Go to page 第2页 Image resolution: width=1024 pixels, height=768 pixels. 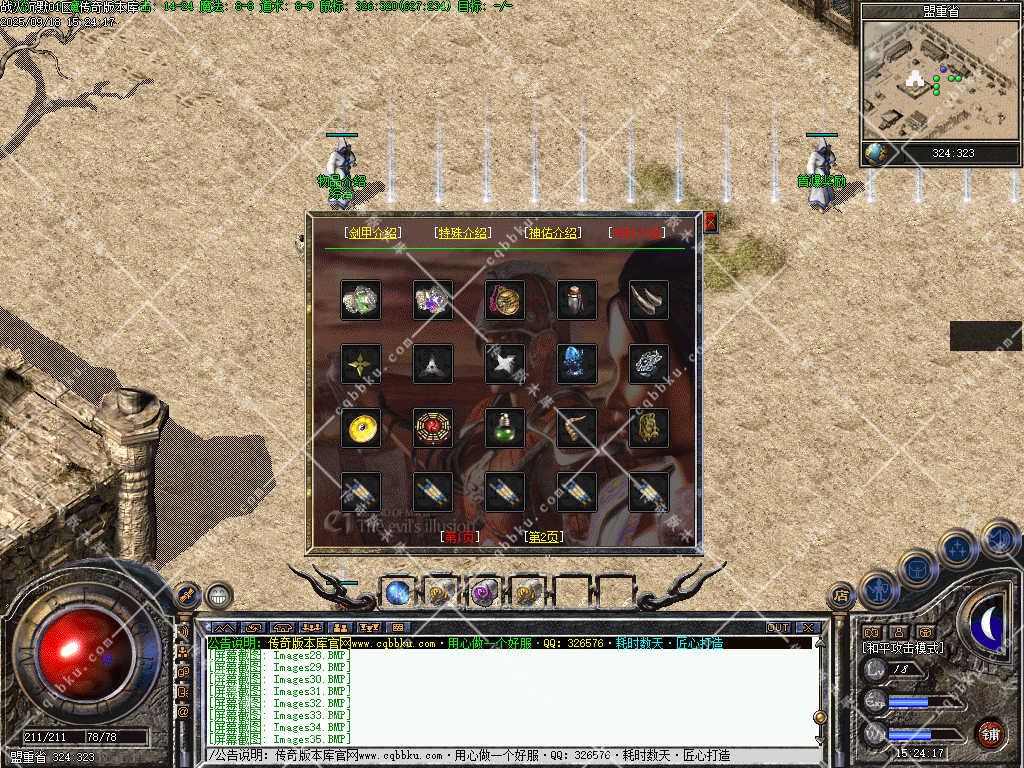[543, 537]
